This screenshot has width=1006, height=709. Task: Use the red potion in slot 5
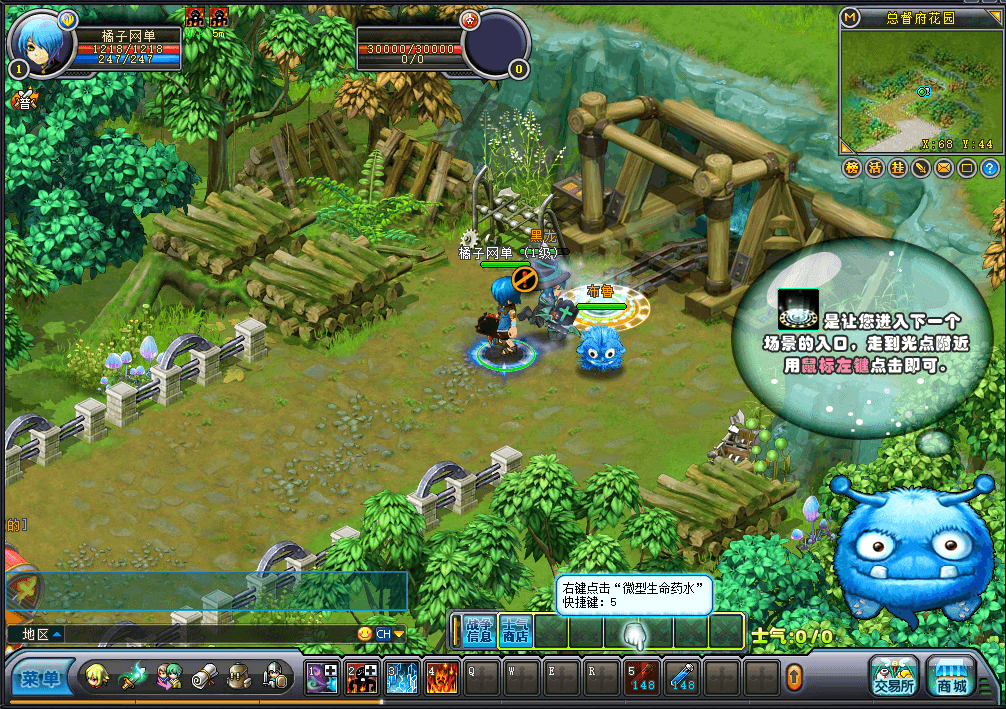coord(641,677)
